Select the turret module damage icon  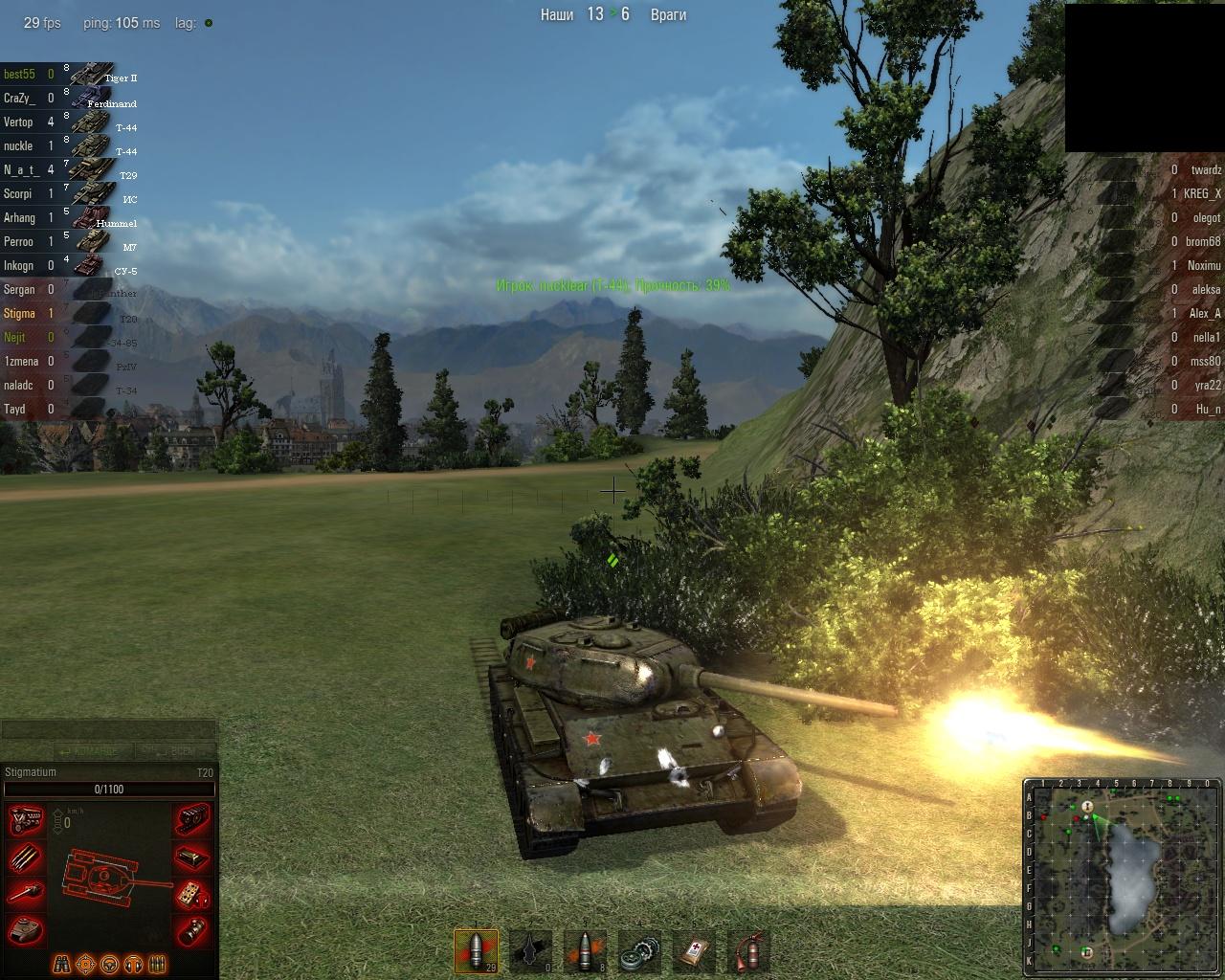tap(27, 929)
